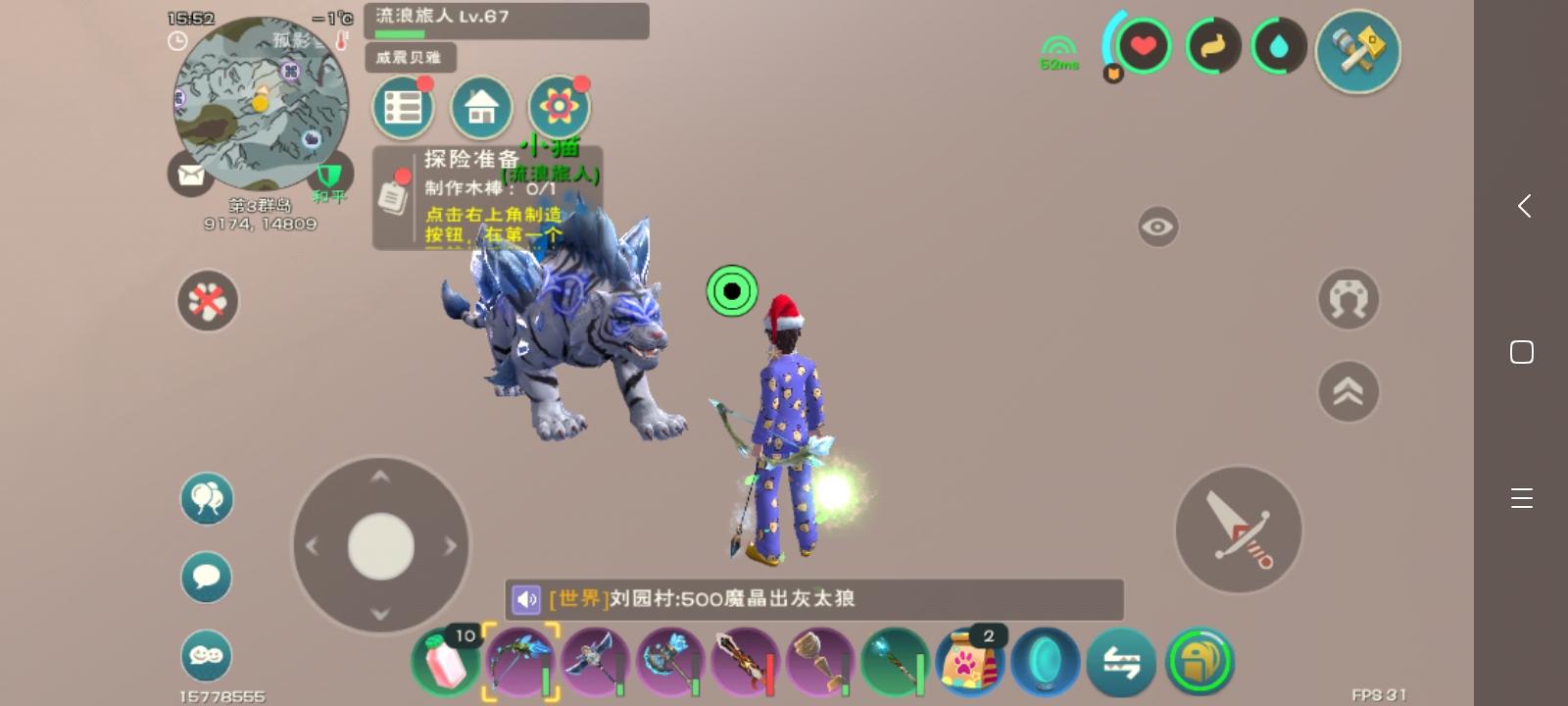Image resolution: width=1568 pixels, height=706 pixels.
Task: Tap the Android back arrow
Action: (x=1523, y=206)
